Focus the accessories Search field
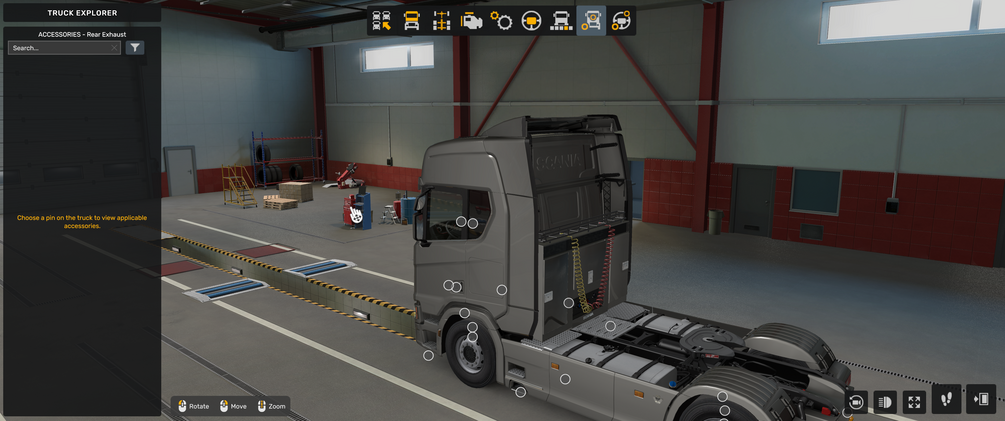This screenshot has width=1005, height=421. pos(60,48)
